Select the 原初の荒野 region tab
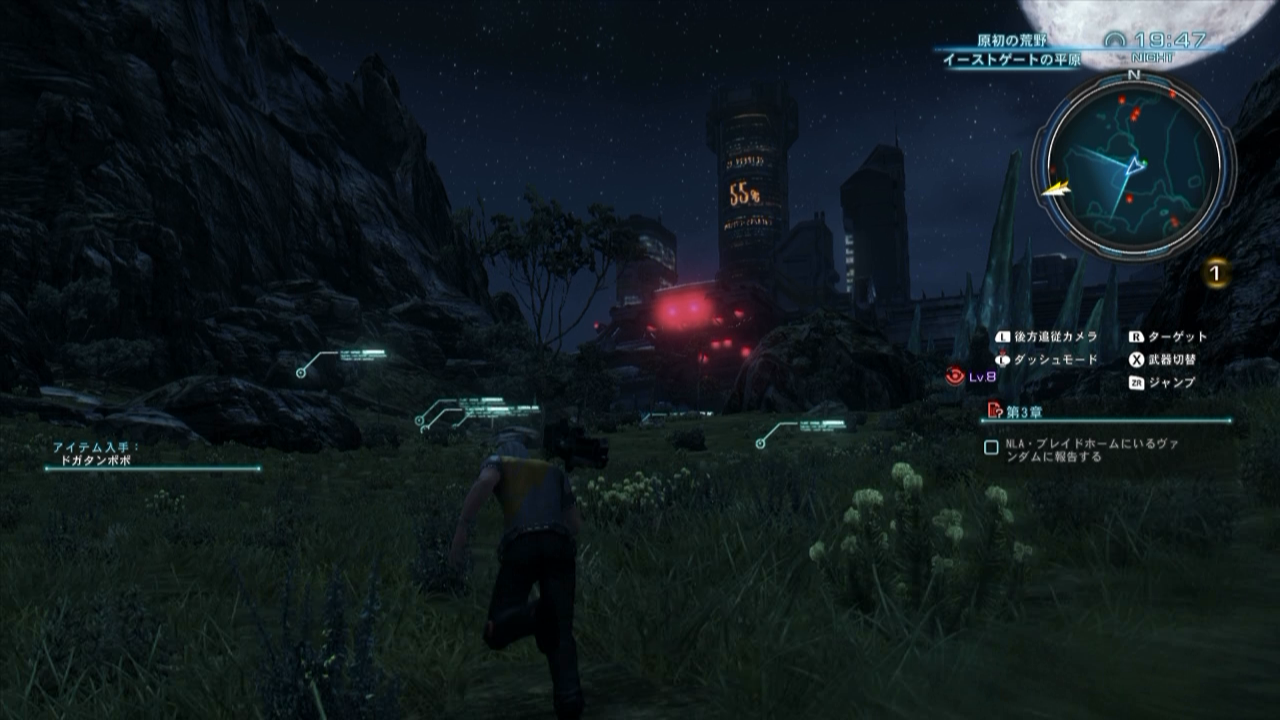Screen dimensions: 1280x720 pos(1012,39)
